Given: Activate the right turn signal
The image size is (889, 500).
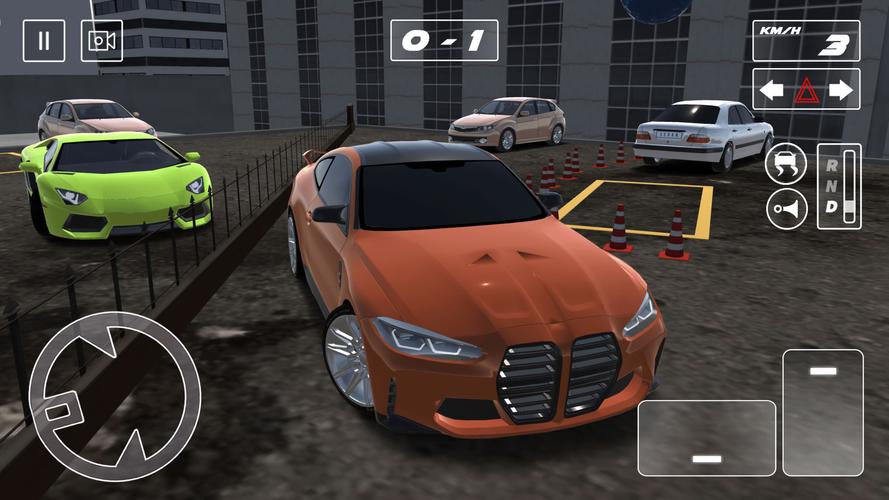Looking at the screenshot, I should 841,90.
